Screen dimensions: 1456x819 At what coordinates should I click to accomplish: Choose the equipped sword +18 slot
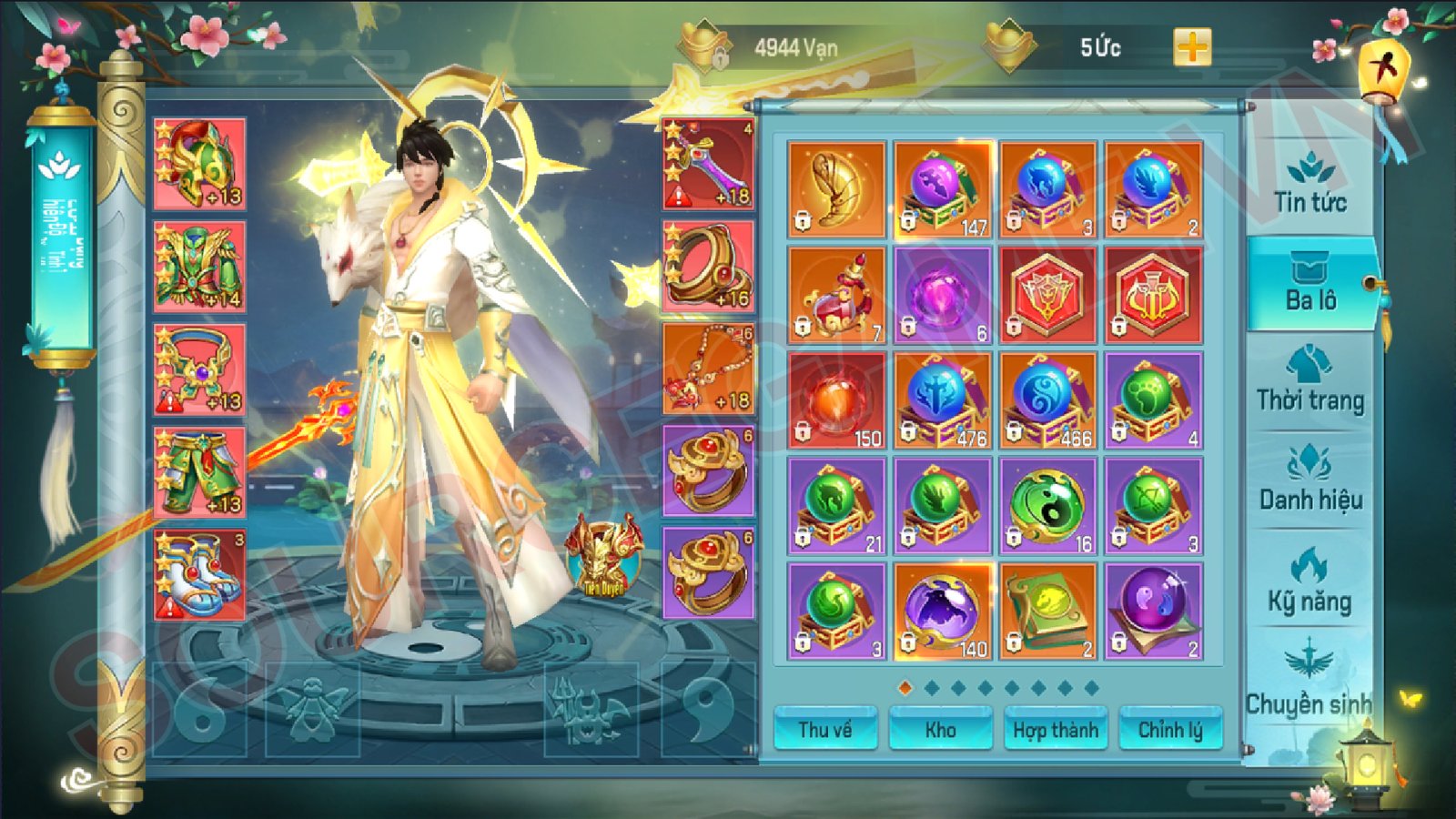pos(708,164)
